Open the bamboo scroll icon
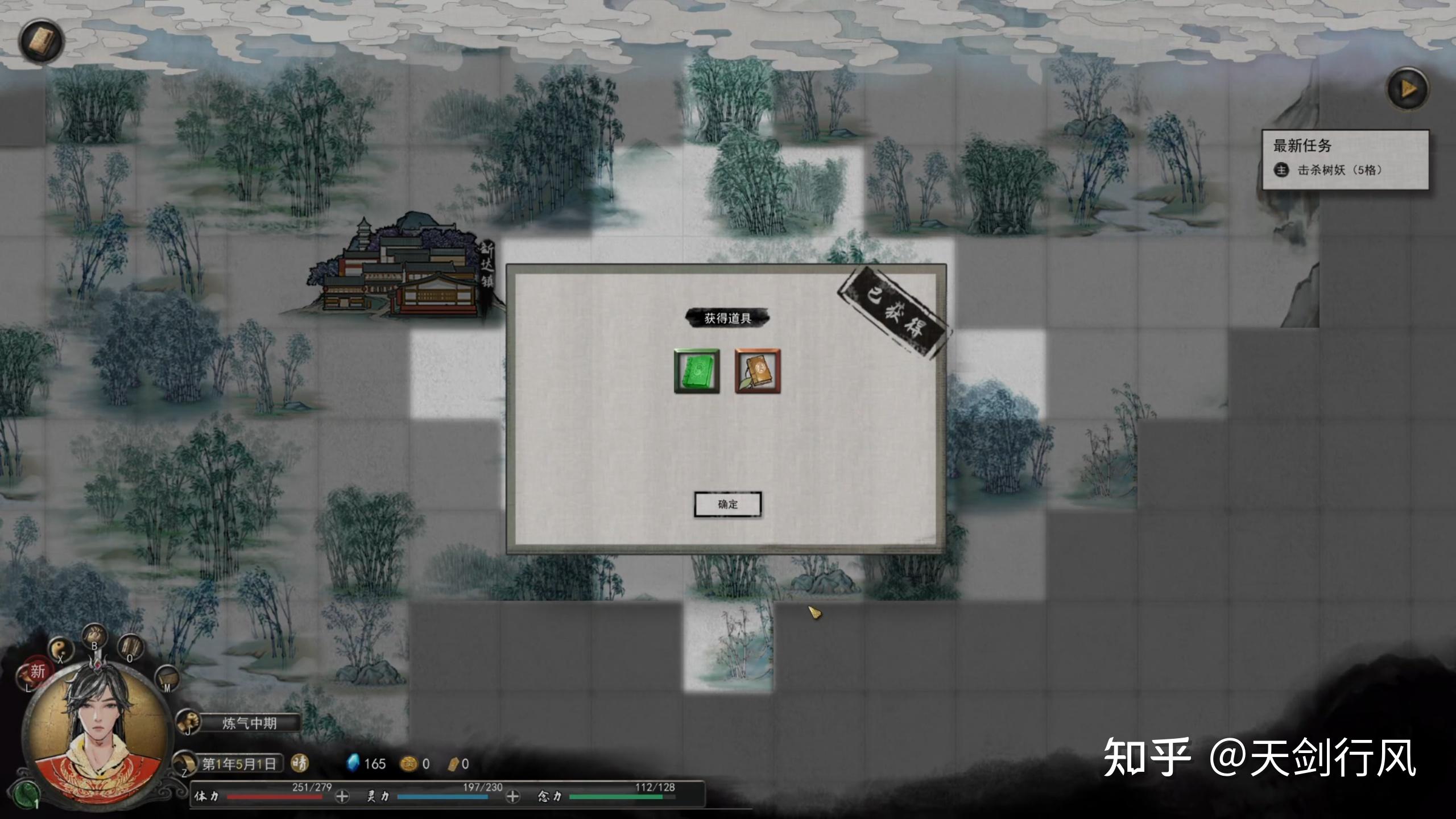The image size is (1456, 819). pos(131,647)
